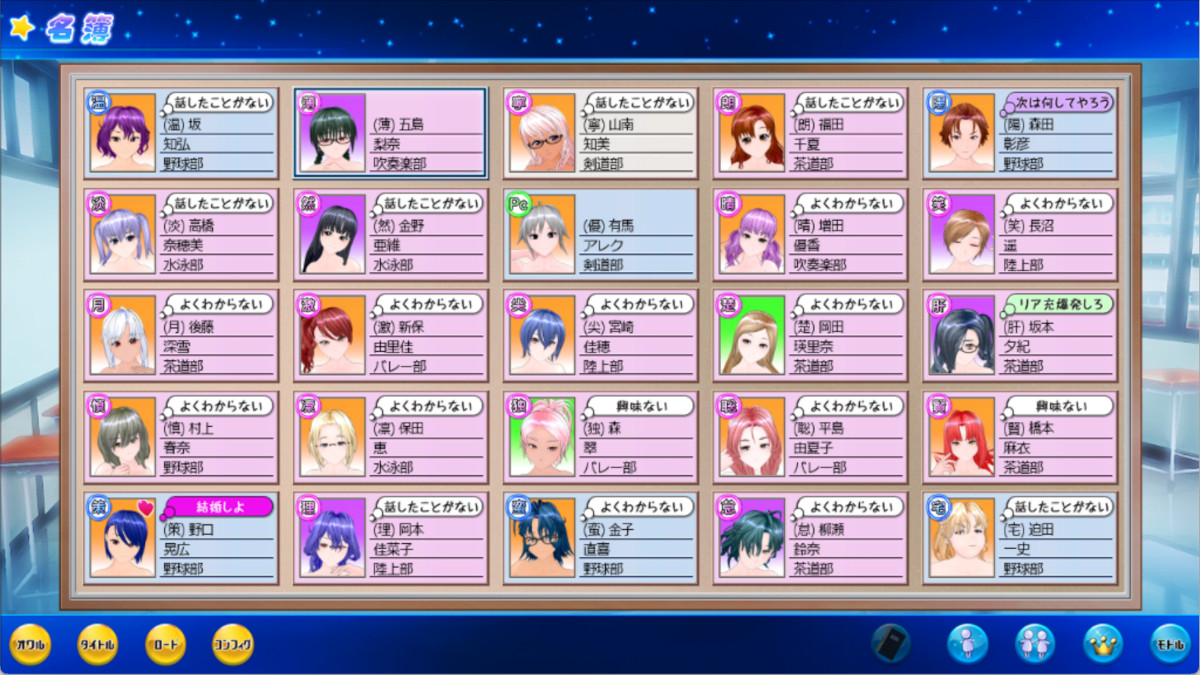Viewport: 1200px width, 675px height.
Task: Select 野口 晃広 with the heart icon
Action: tap(180, 537)
